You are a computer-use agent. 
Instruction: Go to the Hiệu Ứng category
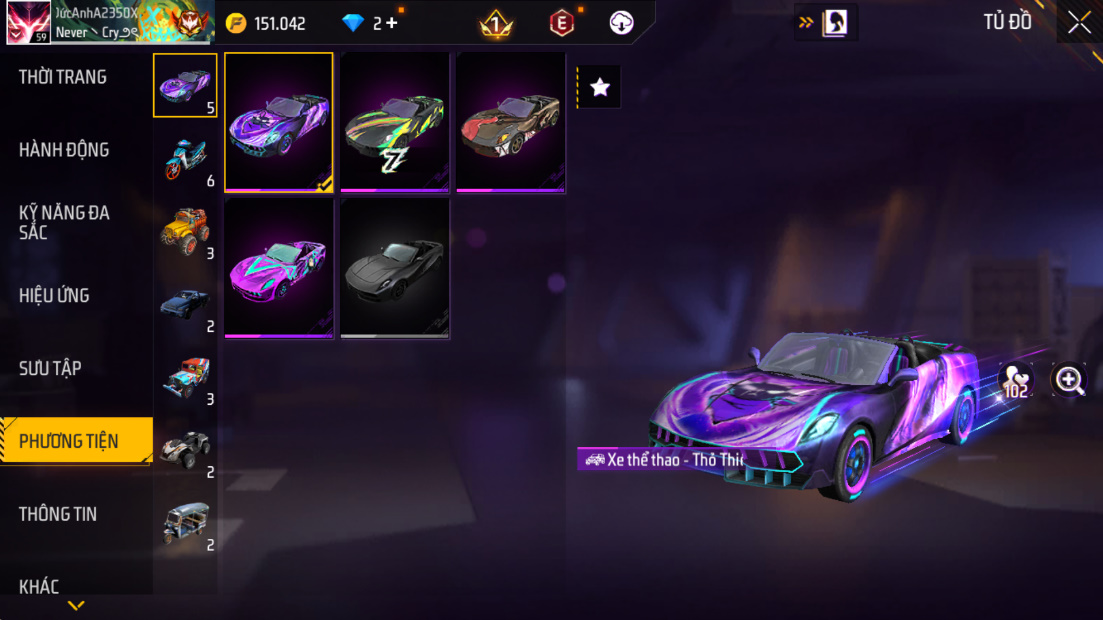[54, 296]
